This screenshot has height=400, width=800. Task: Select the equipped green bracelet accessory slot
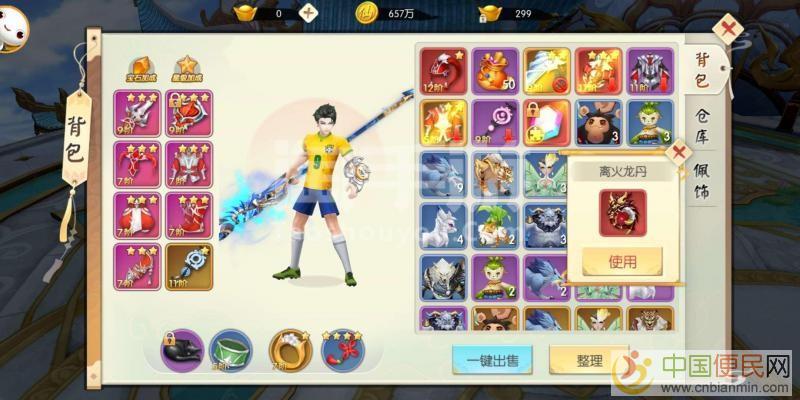pos(232,349)
